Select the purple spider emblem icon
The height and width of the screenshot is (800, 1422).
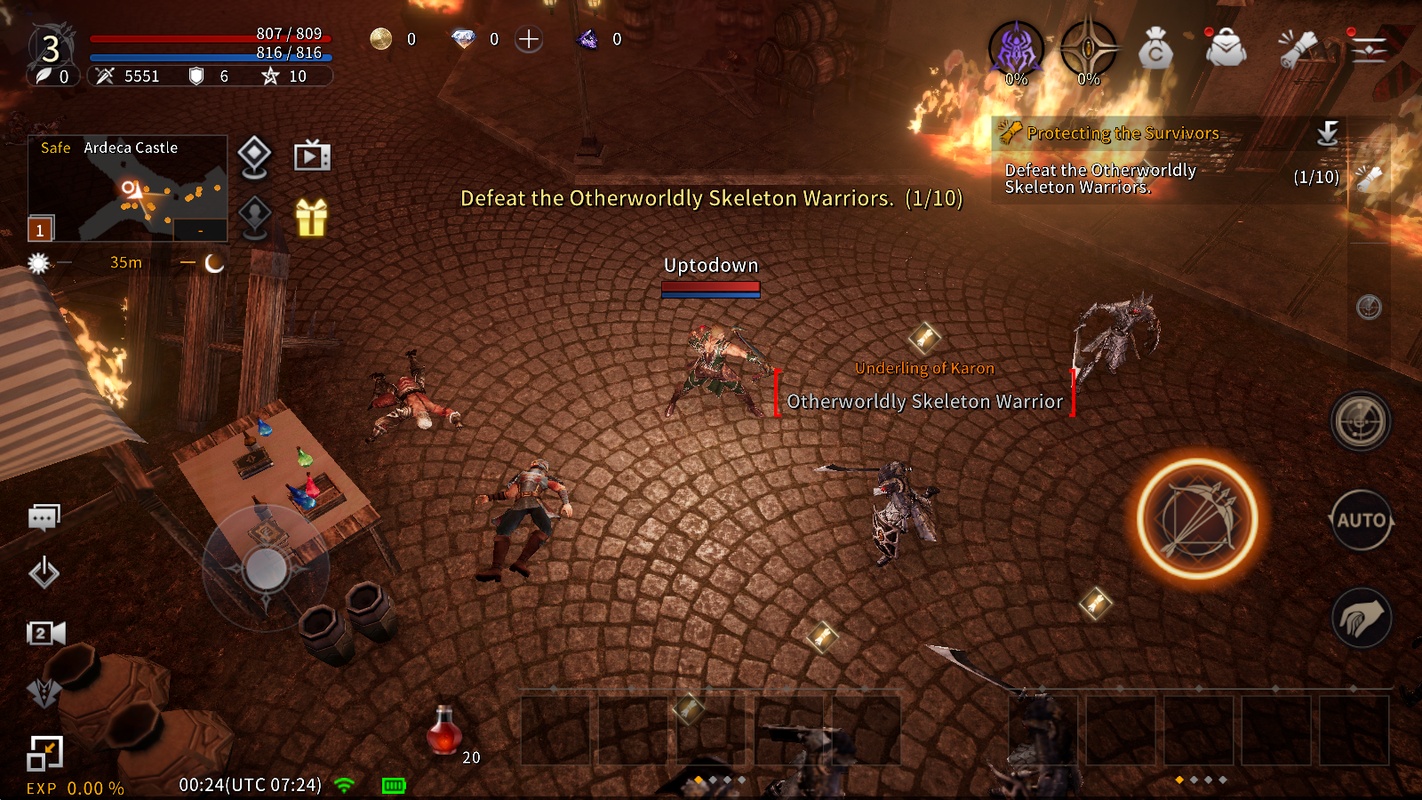[x=1016, y=48]
